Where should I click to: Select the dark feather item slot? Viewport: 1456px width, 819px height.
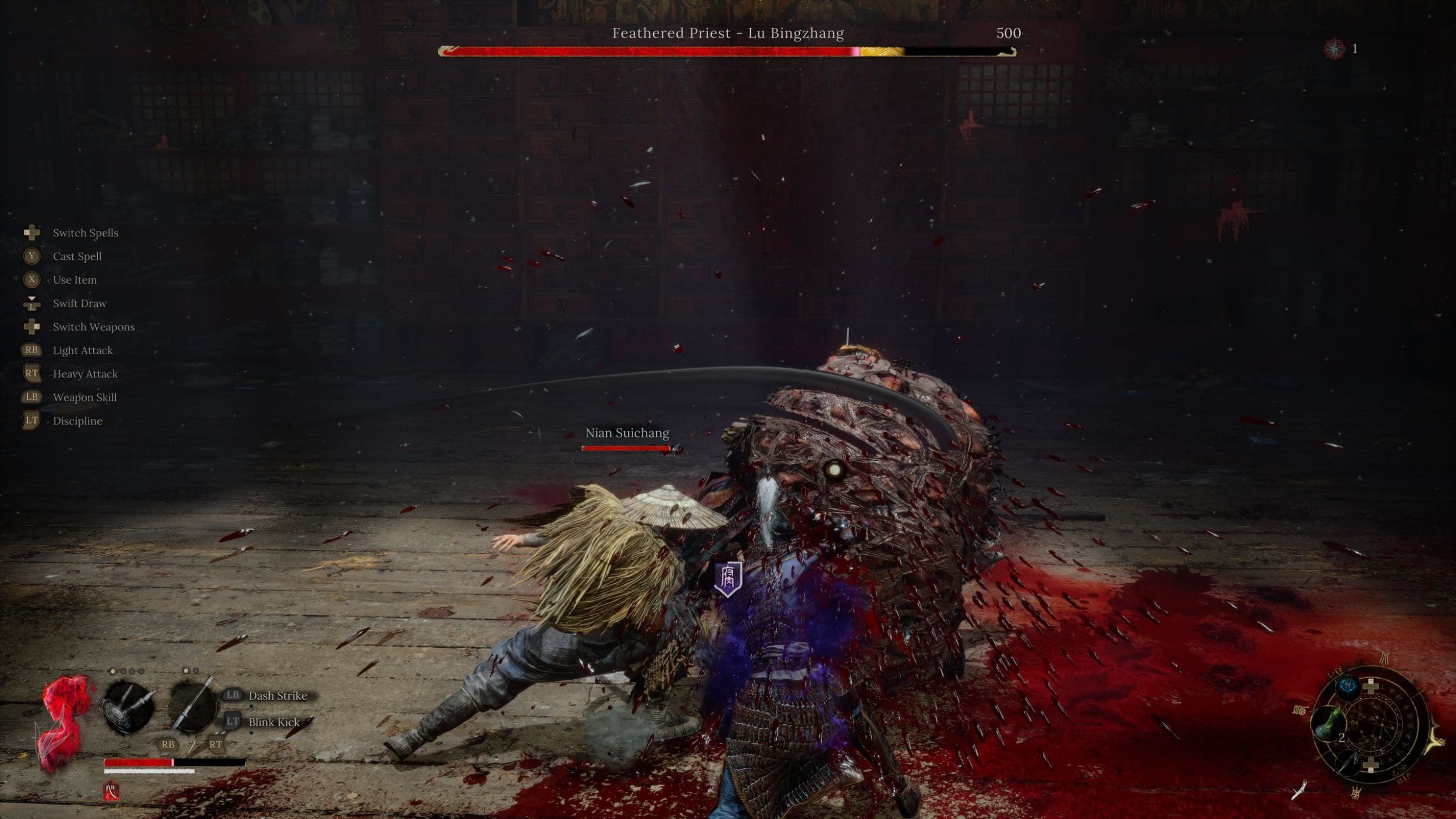point(1350,762)
